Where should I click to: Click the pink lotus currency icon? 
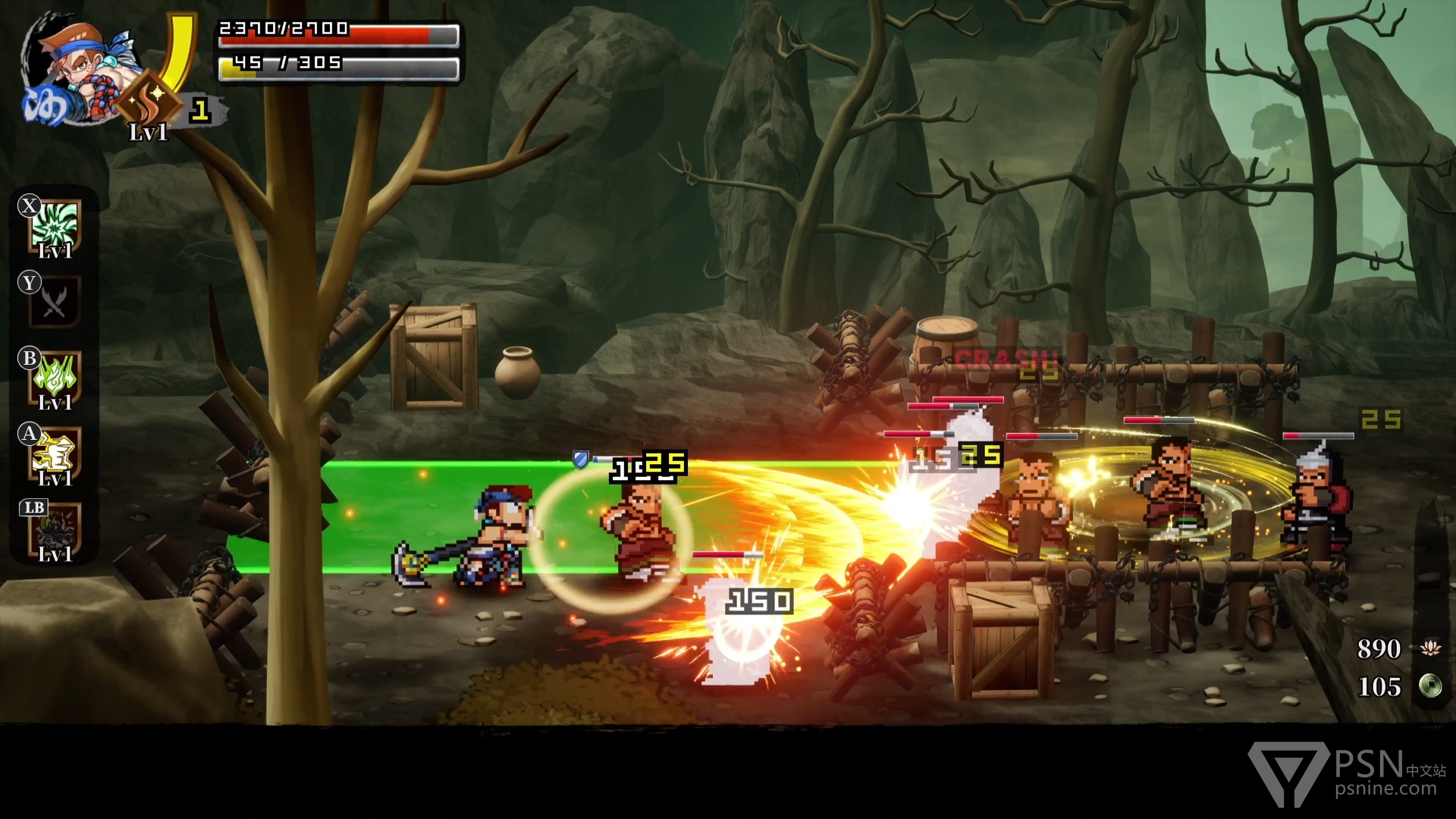click(1430, 648)
